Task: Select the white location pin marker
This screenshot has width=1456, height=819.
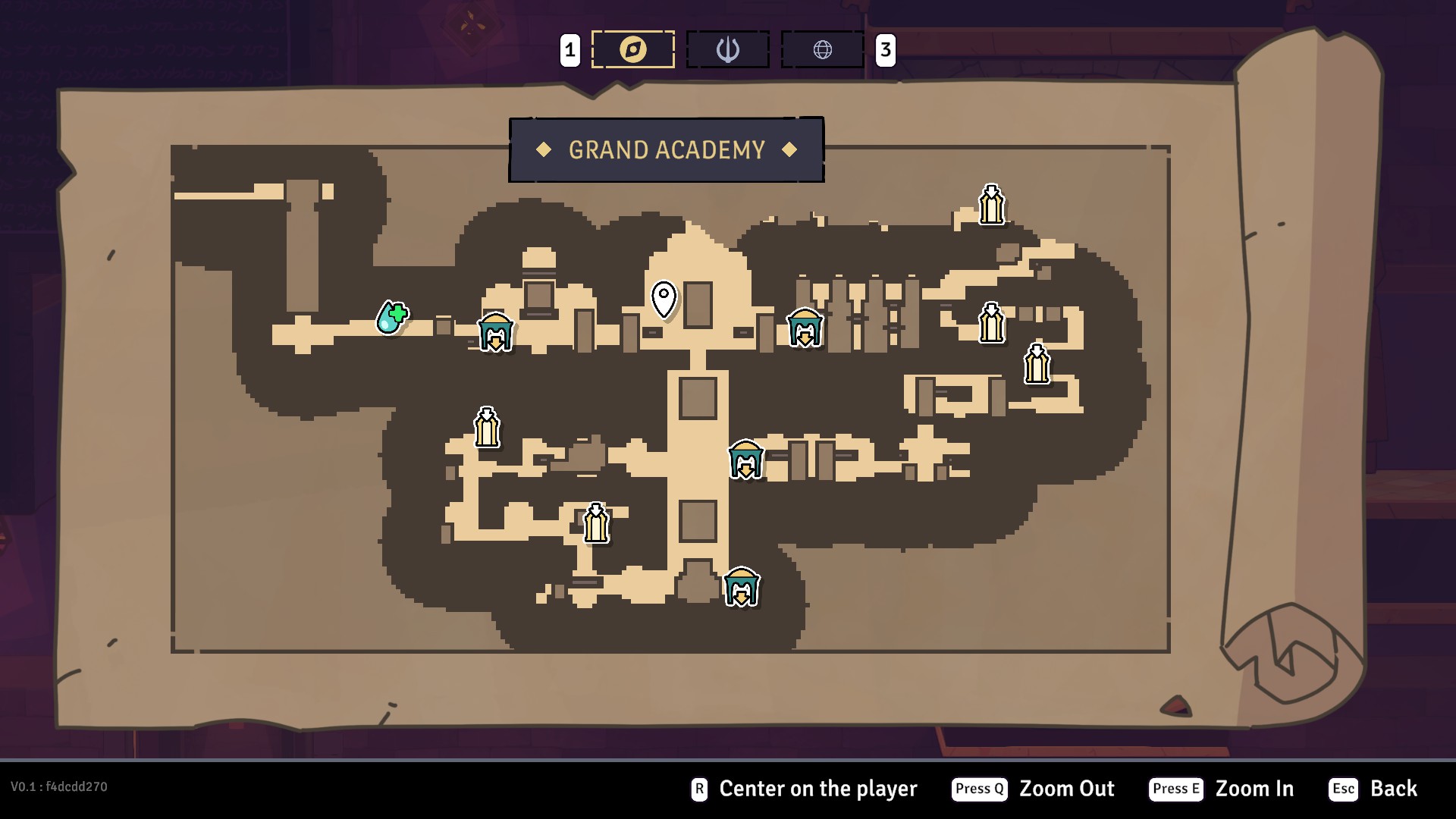Action: pos(664,299)
